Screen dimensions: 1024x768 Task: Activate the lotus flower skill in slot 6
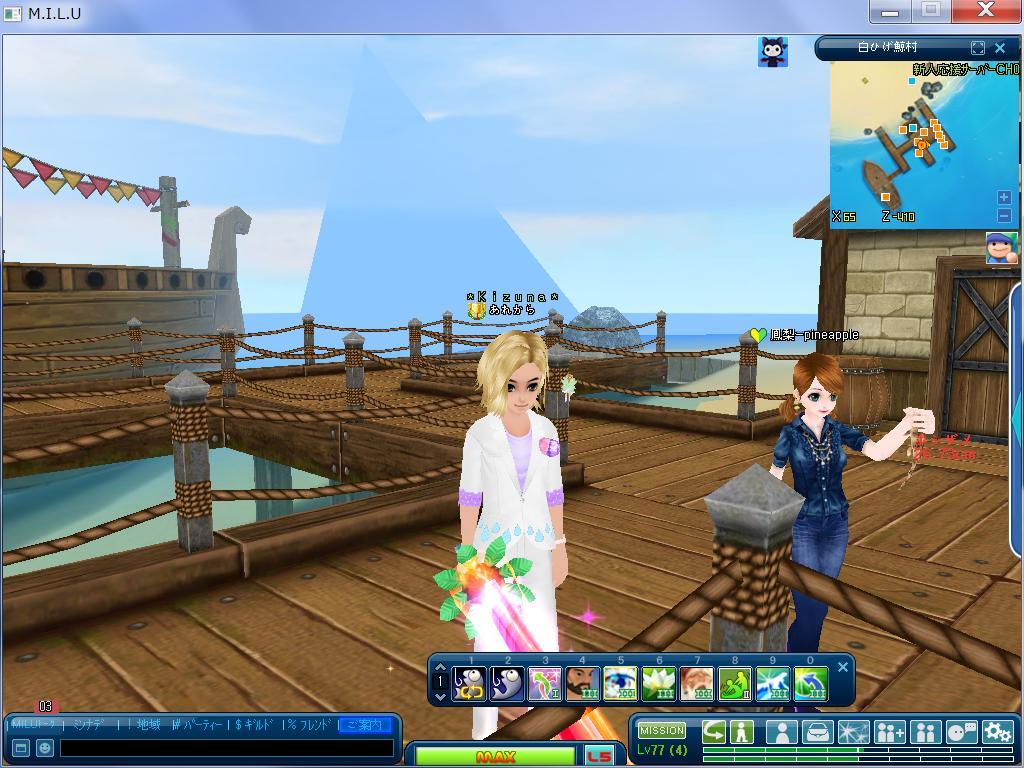pos(659,684)
